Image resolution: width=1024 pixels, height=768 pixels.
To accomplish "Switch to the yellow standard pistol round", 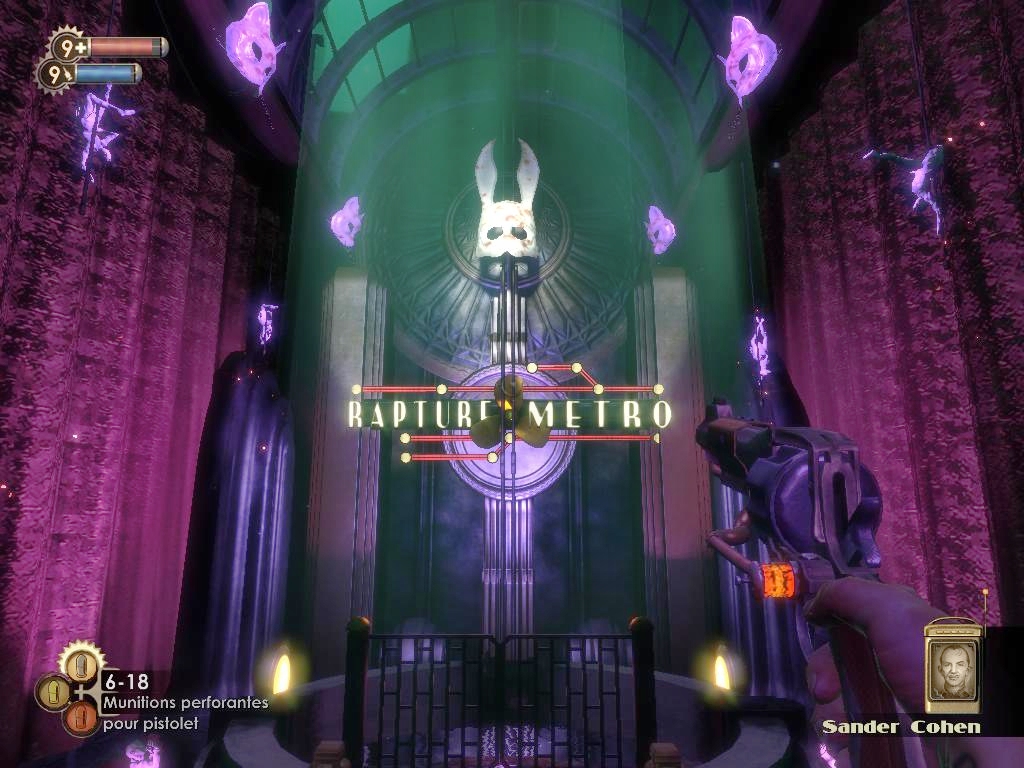I will [x=53, y=692].
